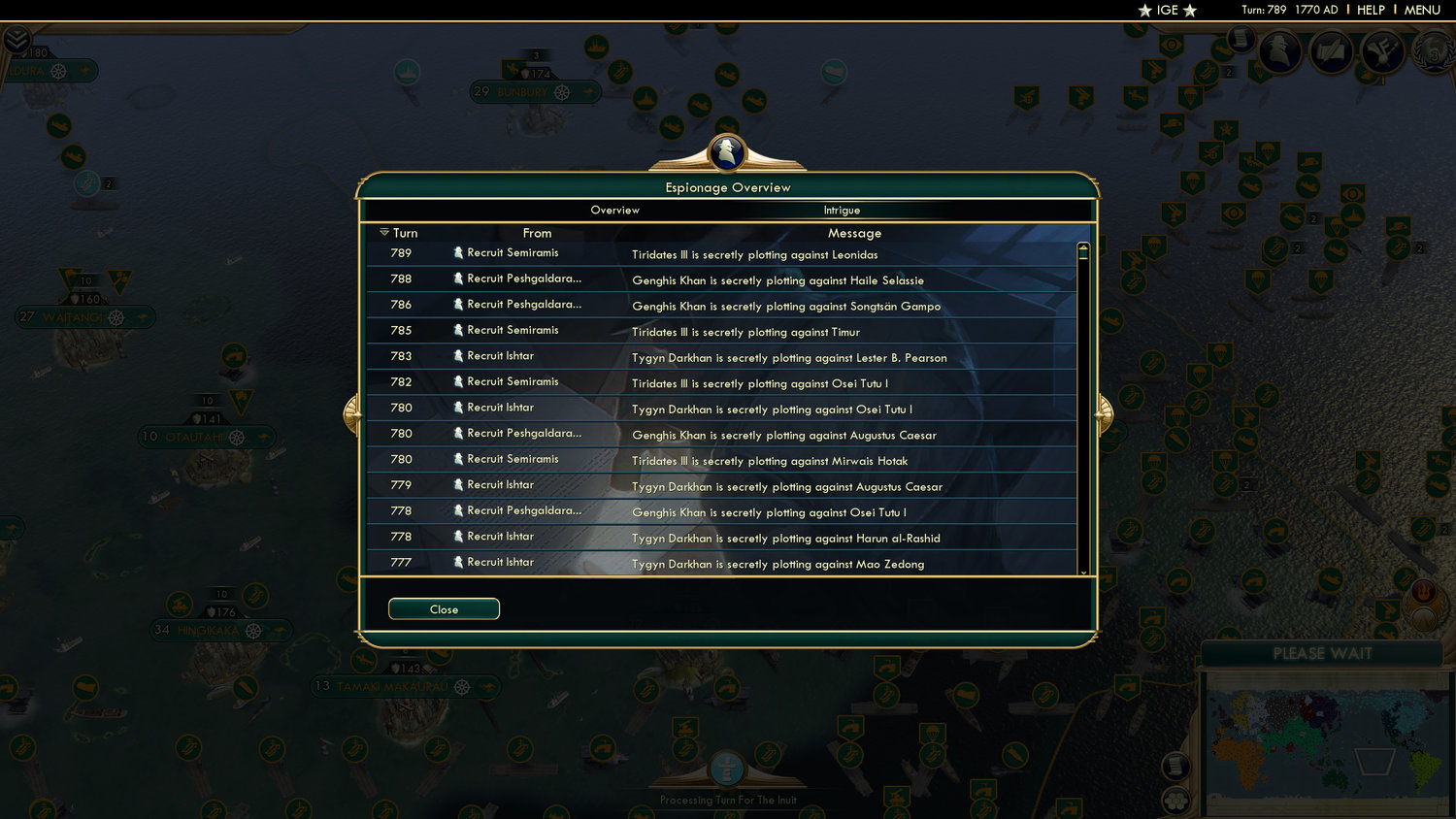Open MENU from the top bar
Viewport: 1456px width, 819px height.
click(1421, 11)
